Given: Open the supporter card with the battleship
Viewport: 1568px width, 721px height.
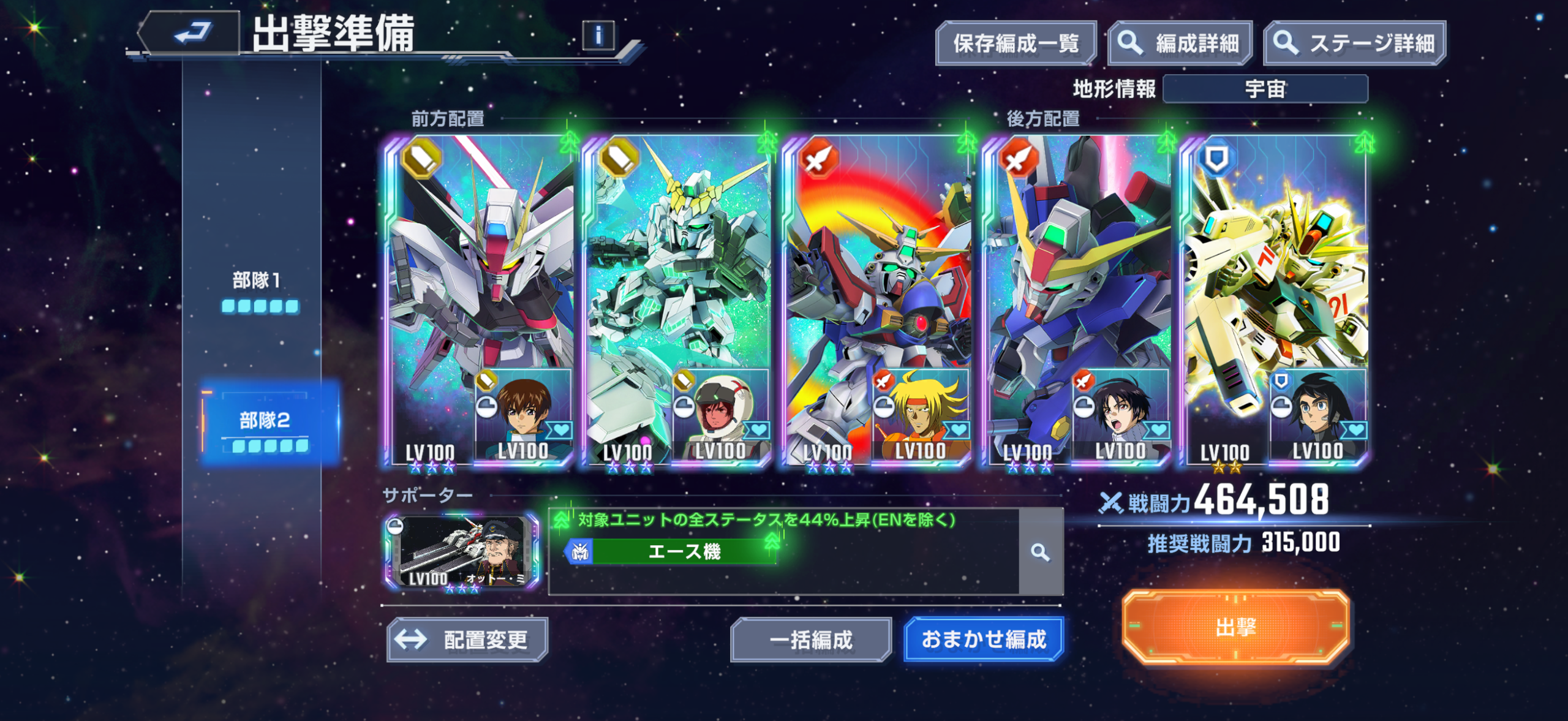Looking at the screenshot, I should pyautogui.click(x=462, y=553).
